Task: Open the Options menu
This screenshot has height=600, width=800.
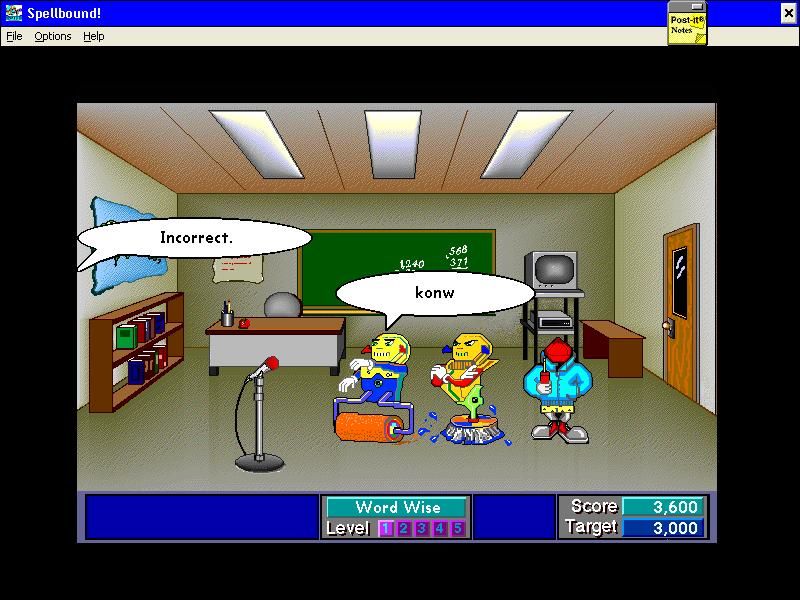Action: click(x=53, y=36)
